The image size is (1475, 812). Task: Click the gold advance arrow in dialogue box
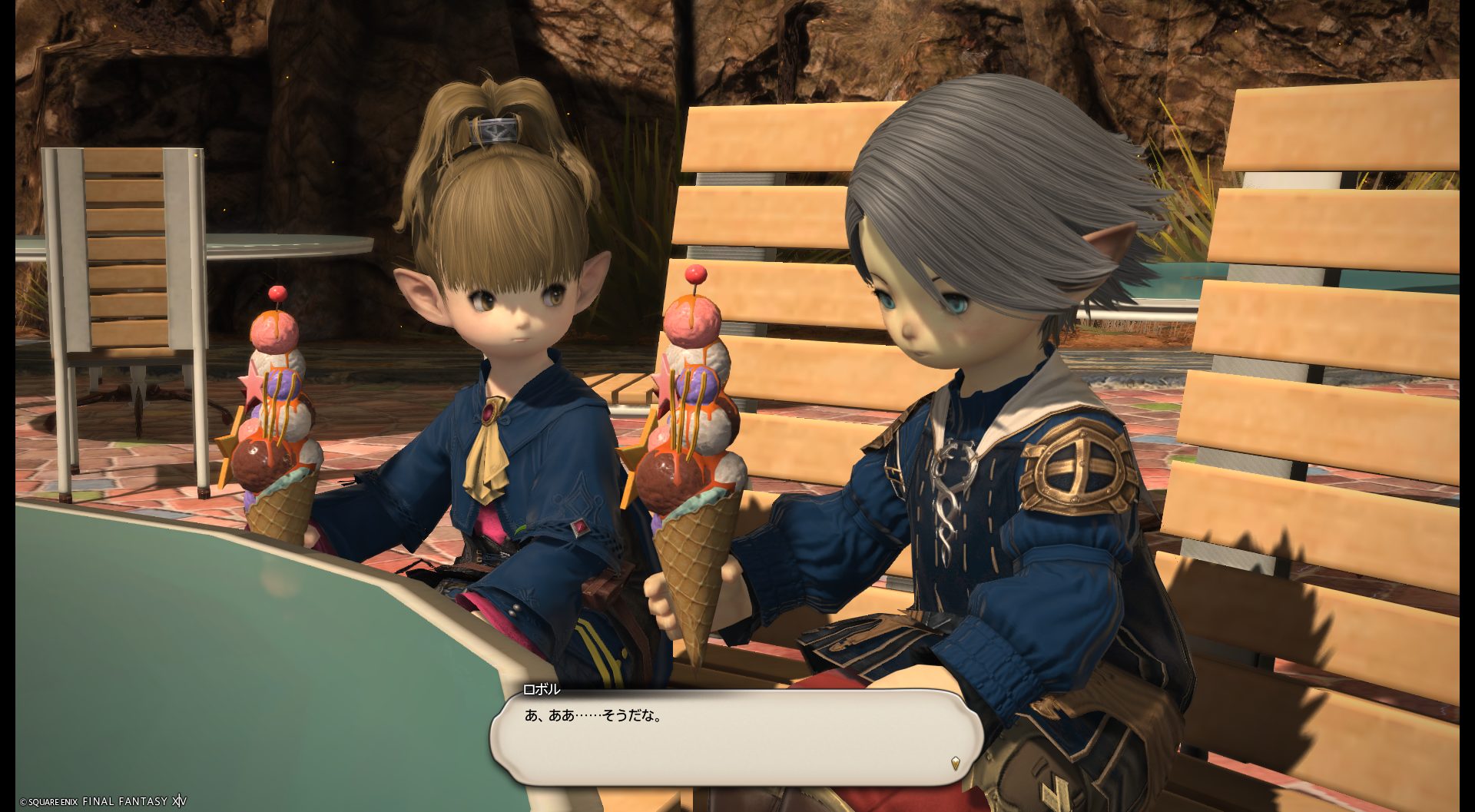(x=955, y=763)
